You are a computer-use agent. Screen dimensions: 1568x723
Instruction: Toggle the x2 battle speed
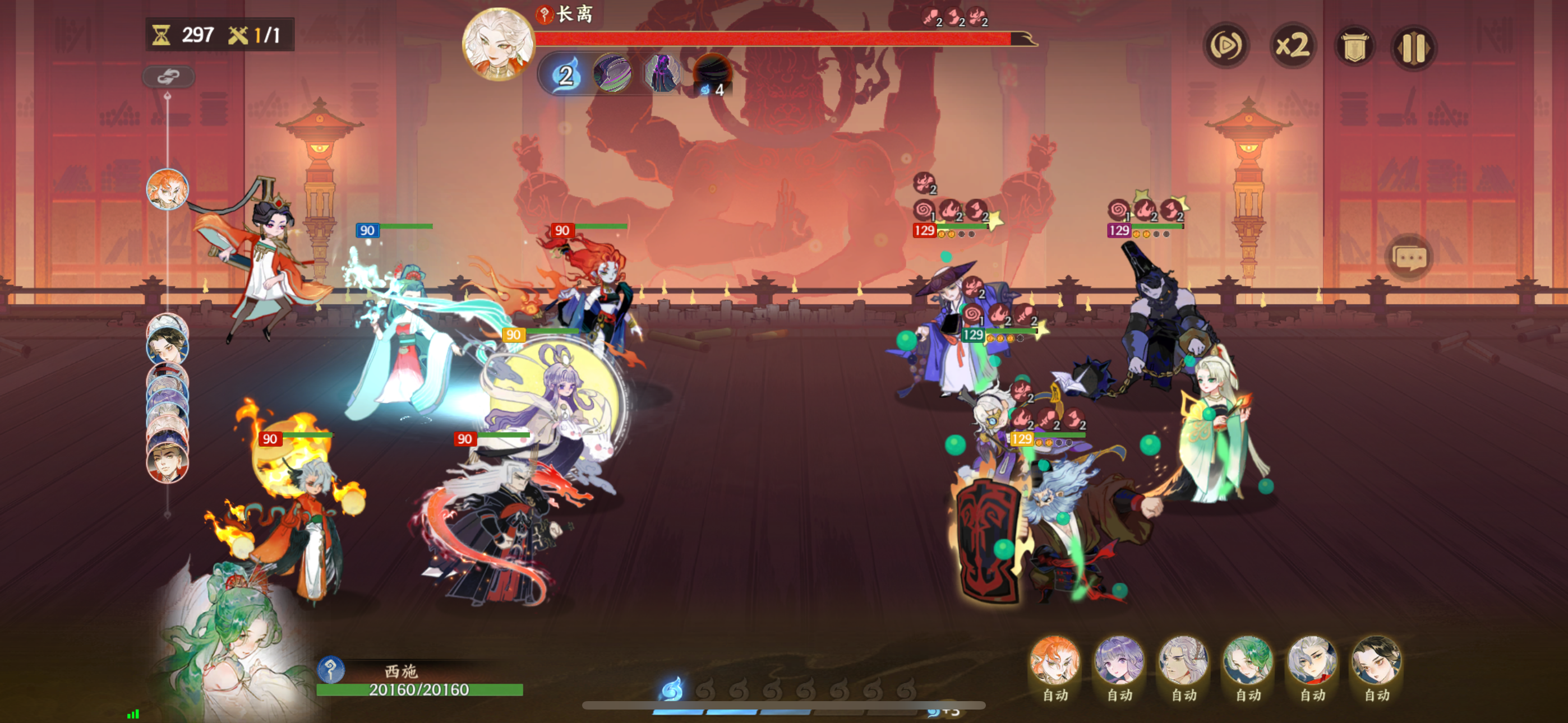point(1292,45)
